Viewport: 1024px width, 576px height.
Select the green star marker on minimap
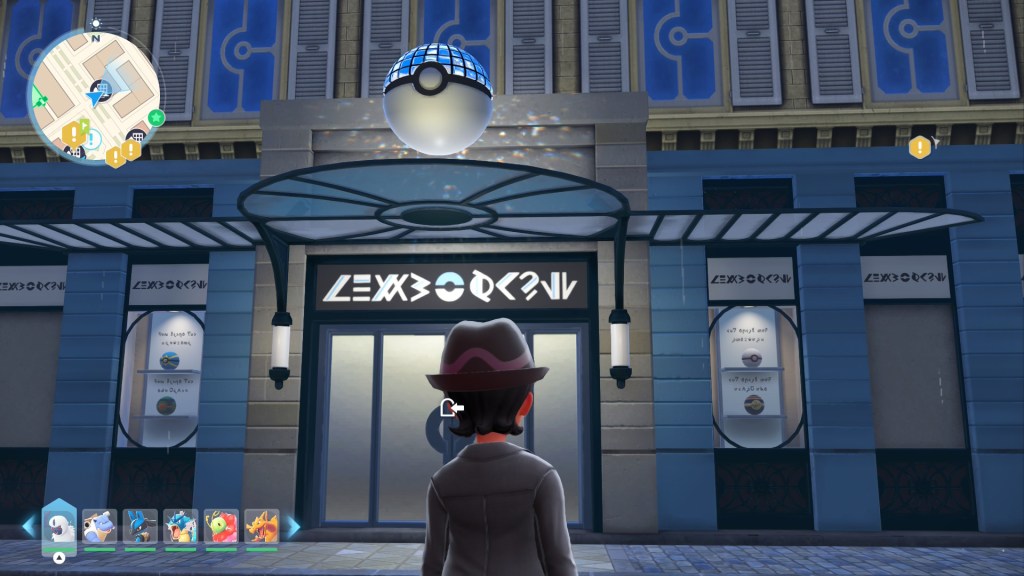click(156, 118)
